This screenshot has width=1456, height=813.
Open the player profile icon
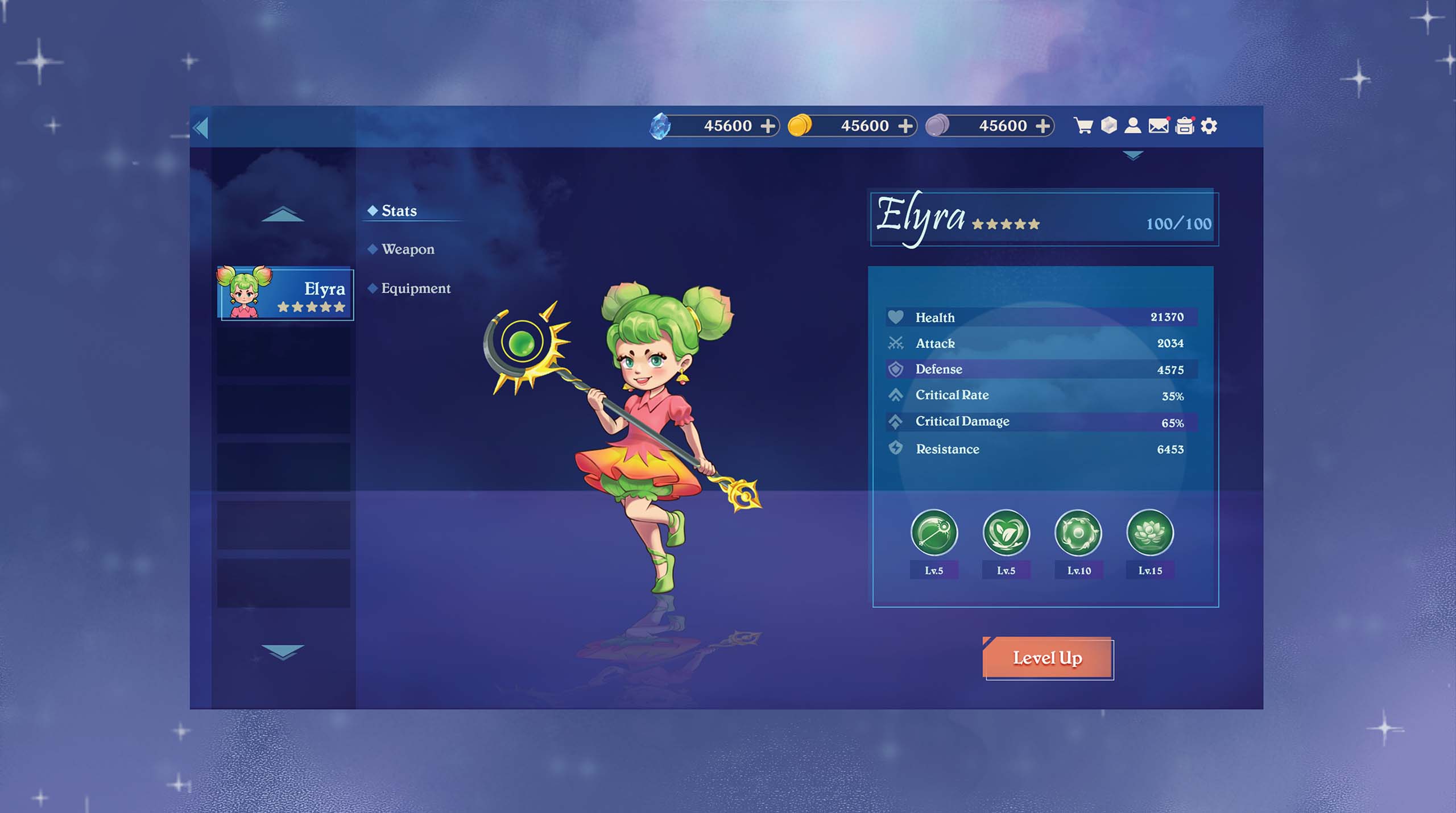tap(1133, 126)
